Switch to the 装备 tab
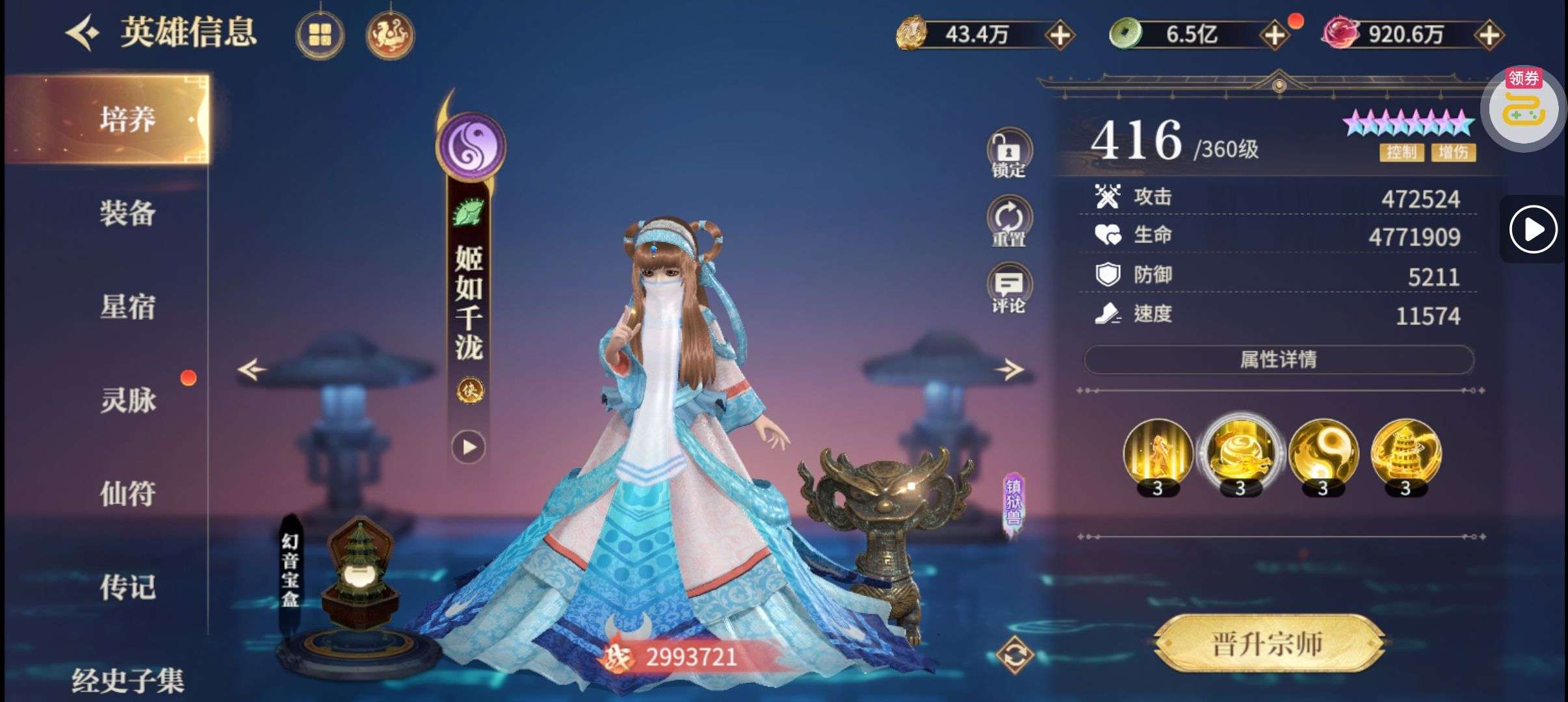The image size is (1568, 702). point(127,213)
